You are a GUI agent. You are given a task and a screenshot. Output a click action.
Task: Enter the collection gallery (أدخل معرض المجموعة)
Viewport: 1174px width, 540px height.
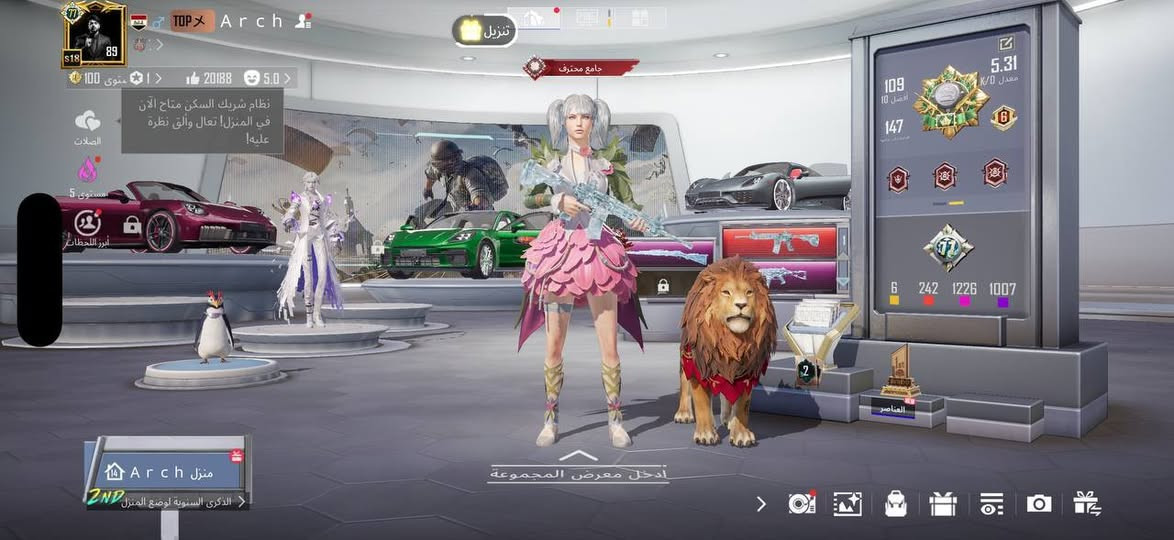pyautogui.click(x=577, y=470)
